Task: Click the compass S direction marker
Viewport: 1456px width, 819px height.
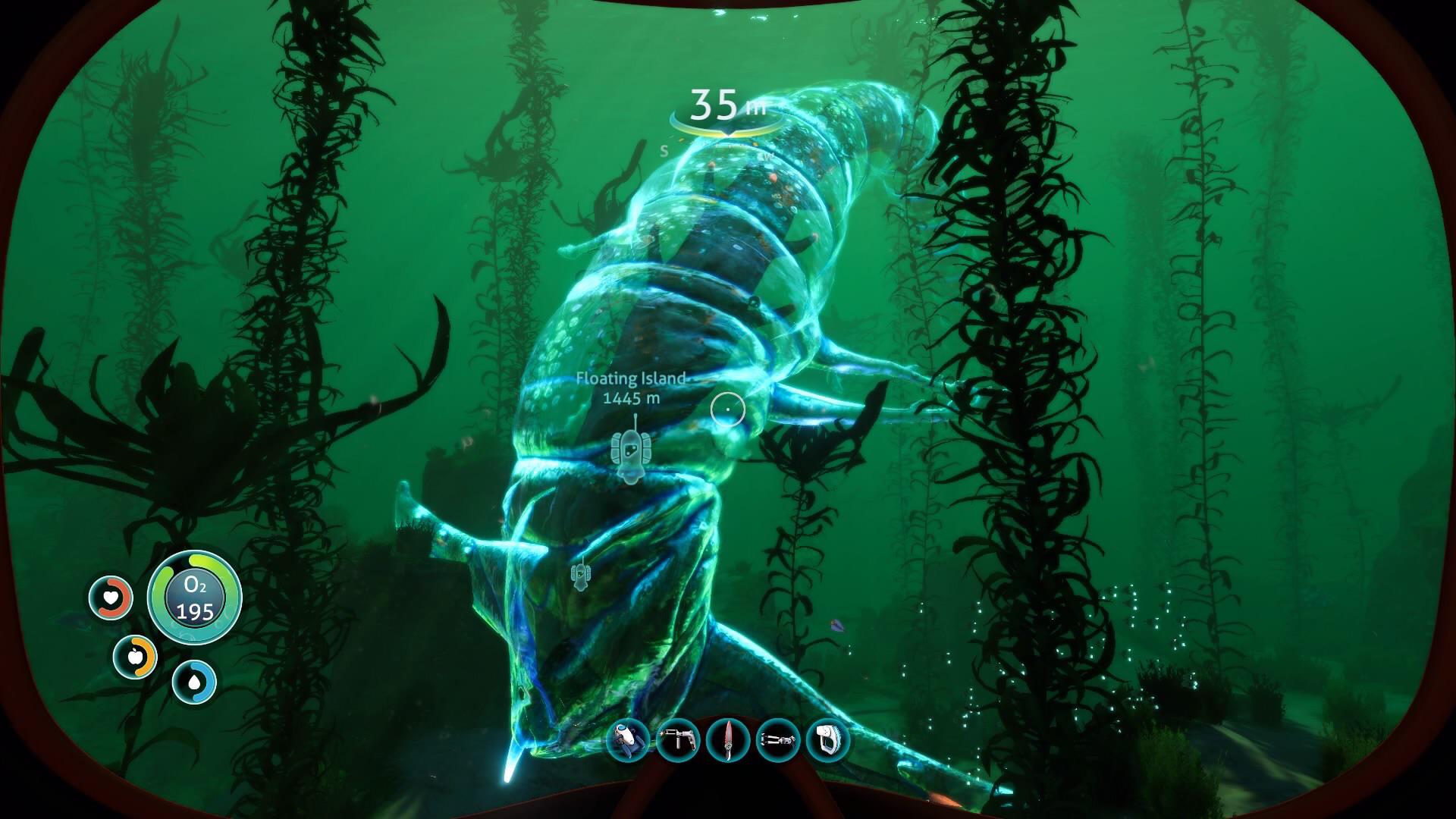Action: (x=666, y=149)
